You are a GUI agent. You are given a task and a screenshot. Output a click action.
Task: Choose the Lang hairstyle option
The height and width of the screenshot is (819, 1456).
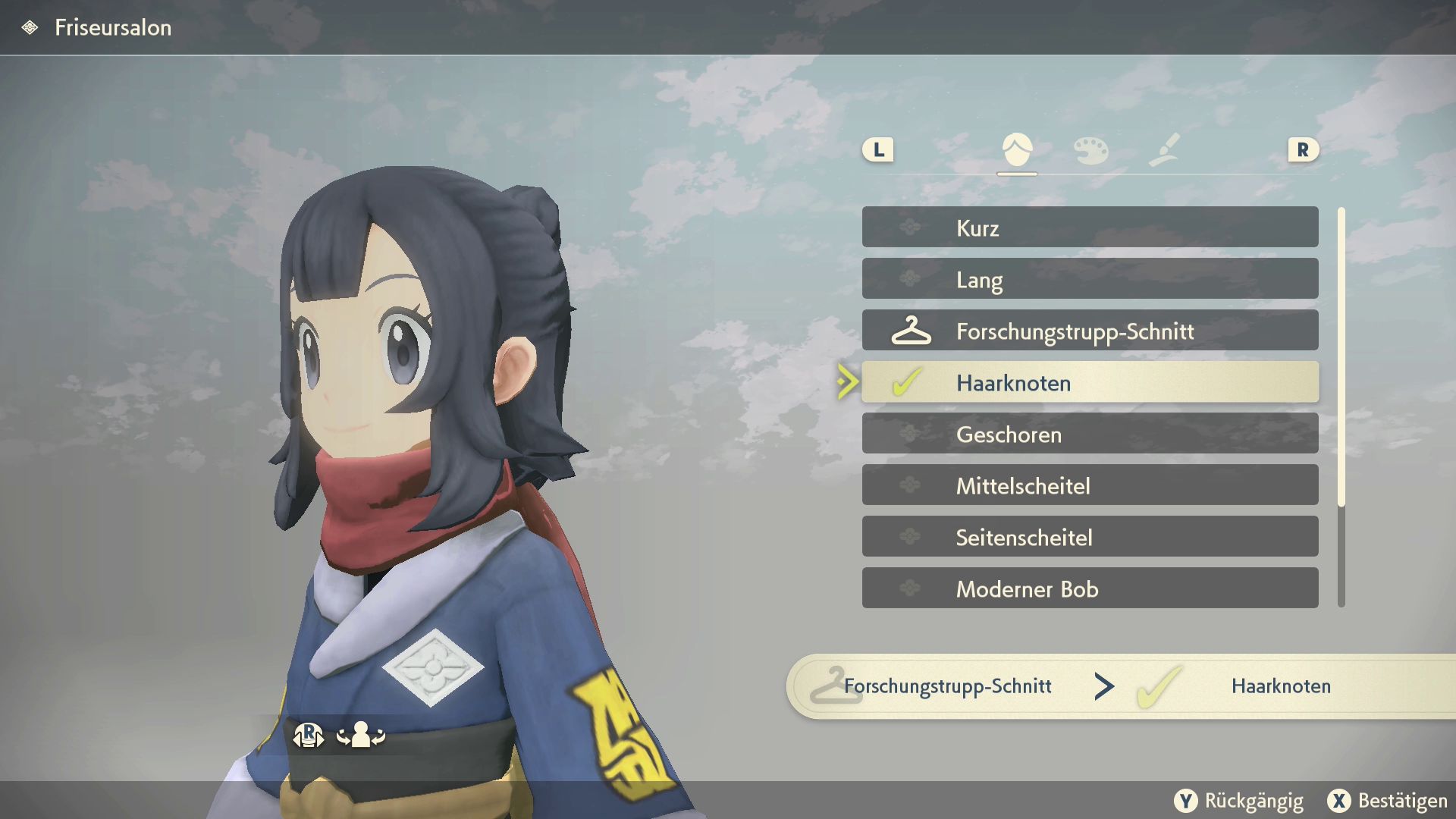coord(1090,279)
